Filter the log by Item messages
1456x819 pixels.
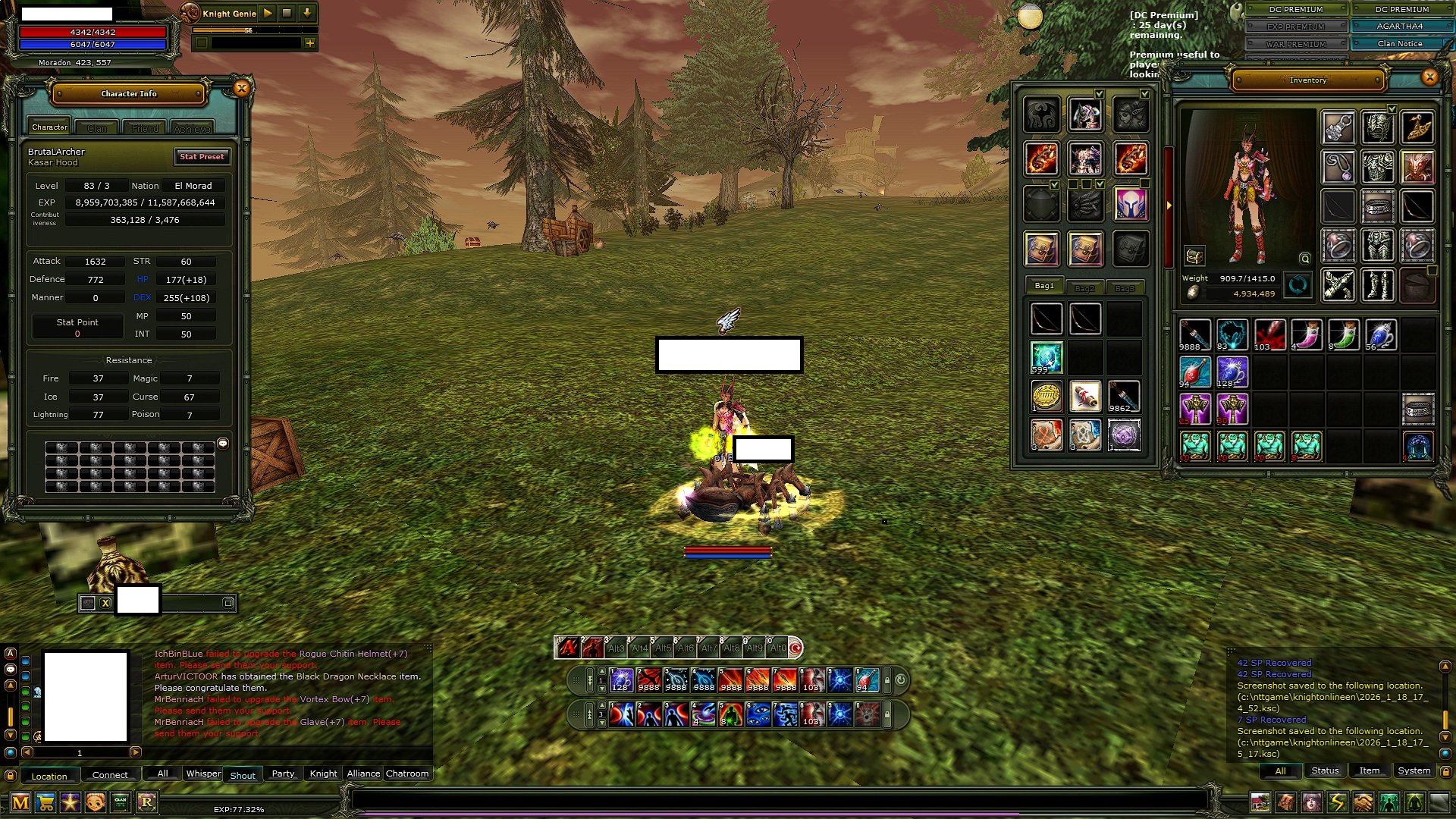click(x=1369, y=770)
